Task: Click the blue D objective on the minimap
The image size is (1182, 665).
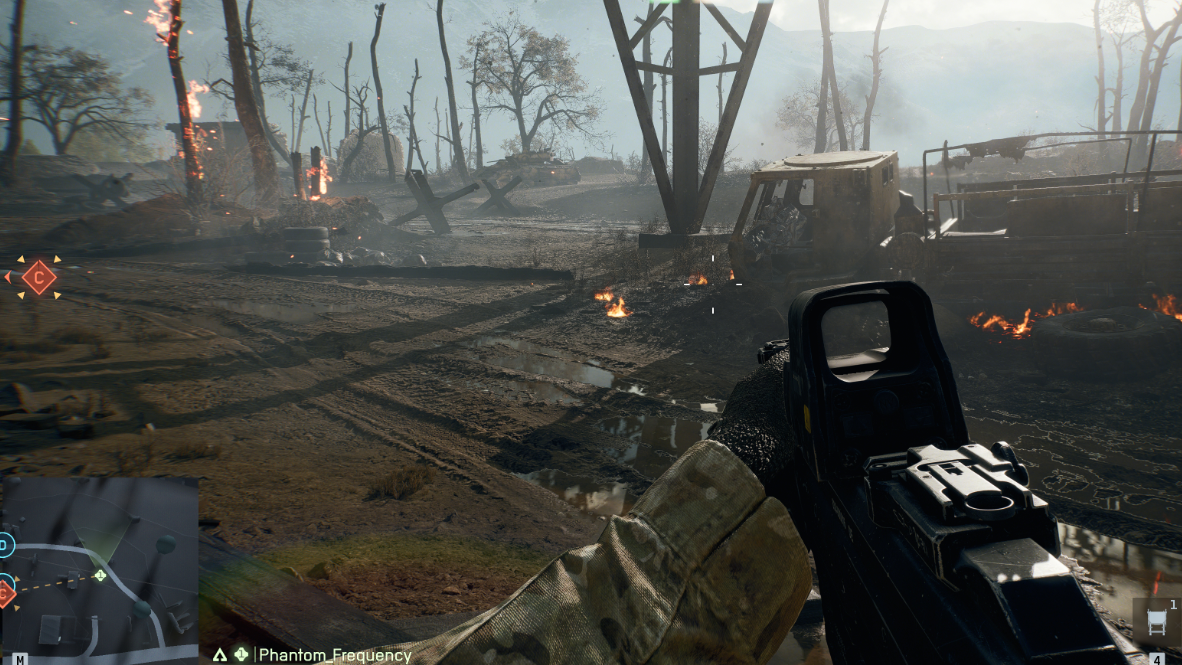Action: pos(5,545)
